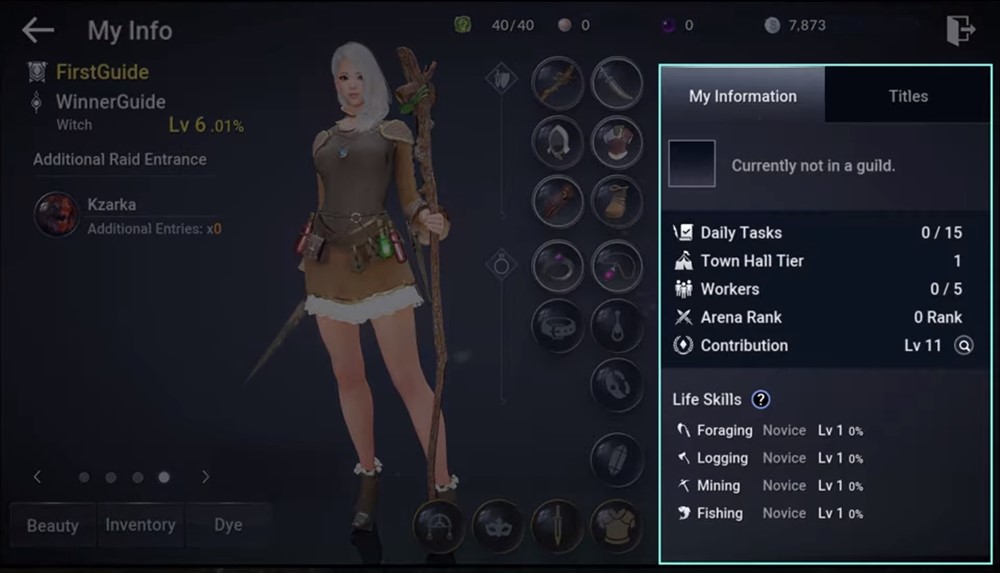The width and height of the screenshot is (1000, 573).
Task: Open the Life Skills help question mark
Action: 761,400
